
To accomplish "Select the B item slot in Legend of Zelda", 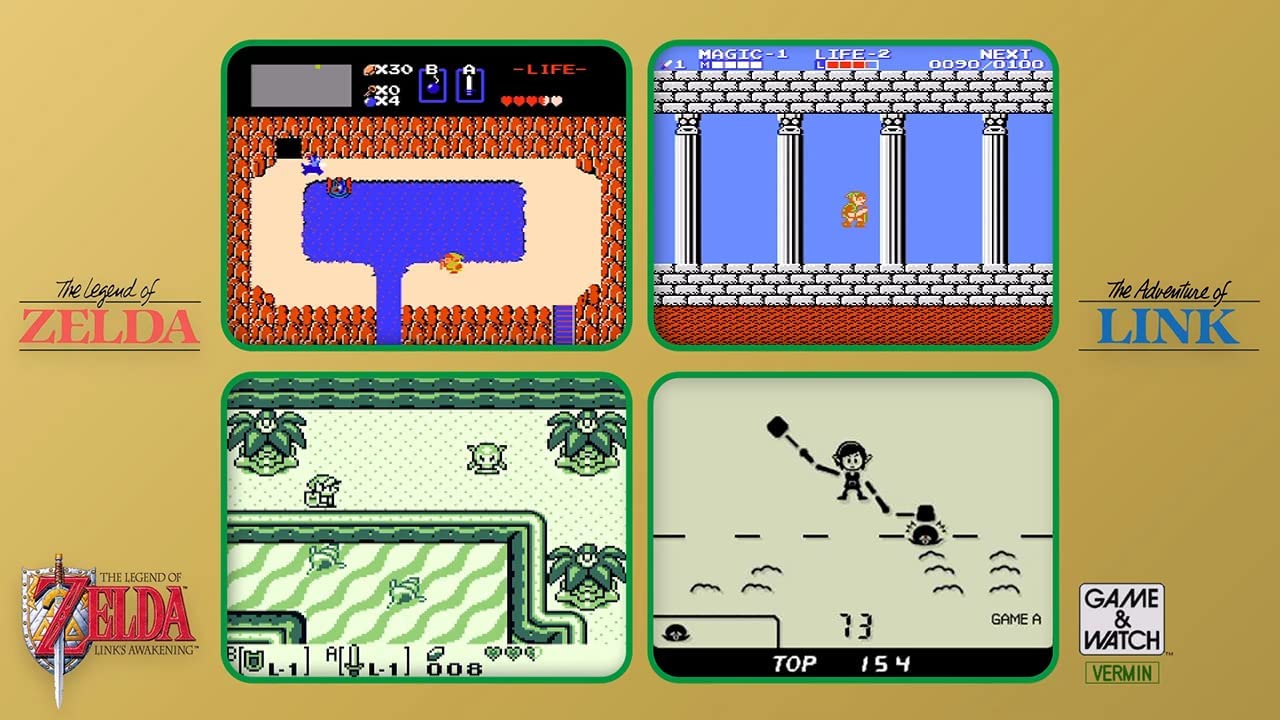I will tap(432, 85).
